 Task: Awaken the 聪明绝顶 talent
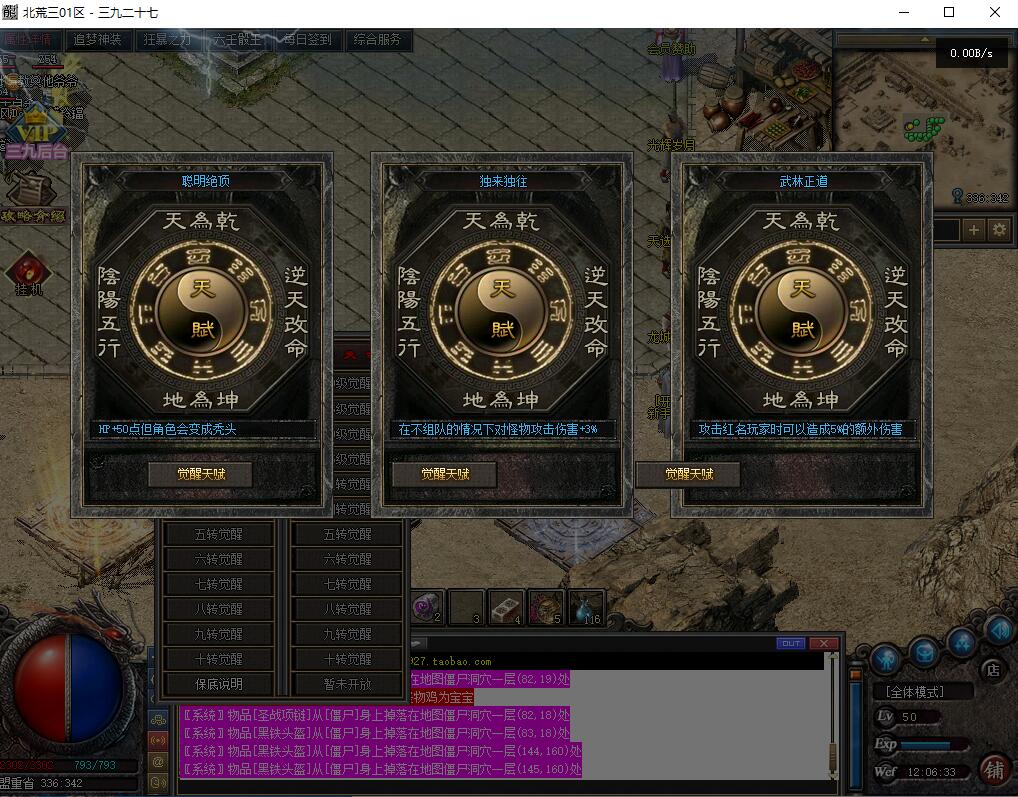pos(201,474)
